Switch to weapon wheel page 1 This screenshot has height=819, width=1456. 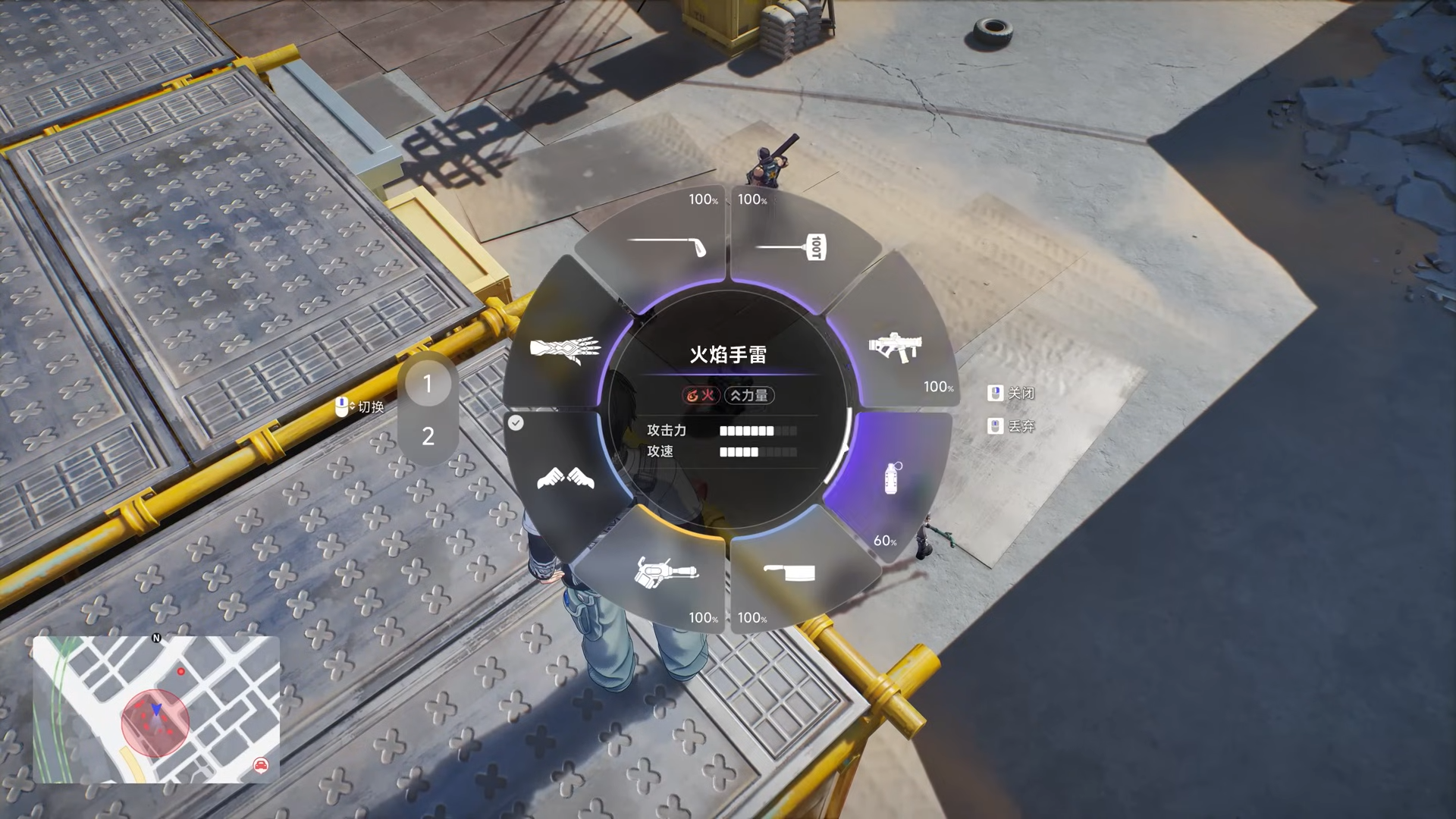[428, 384]
